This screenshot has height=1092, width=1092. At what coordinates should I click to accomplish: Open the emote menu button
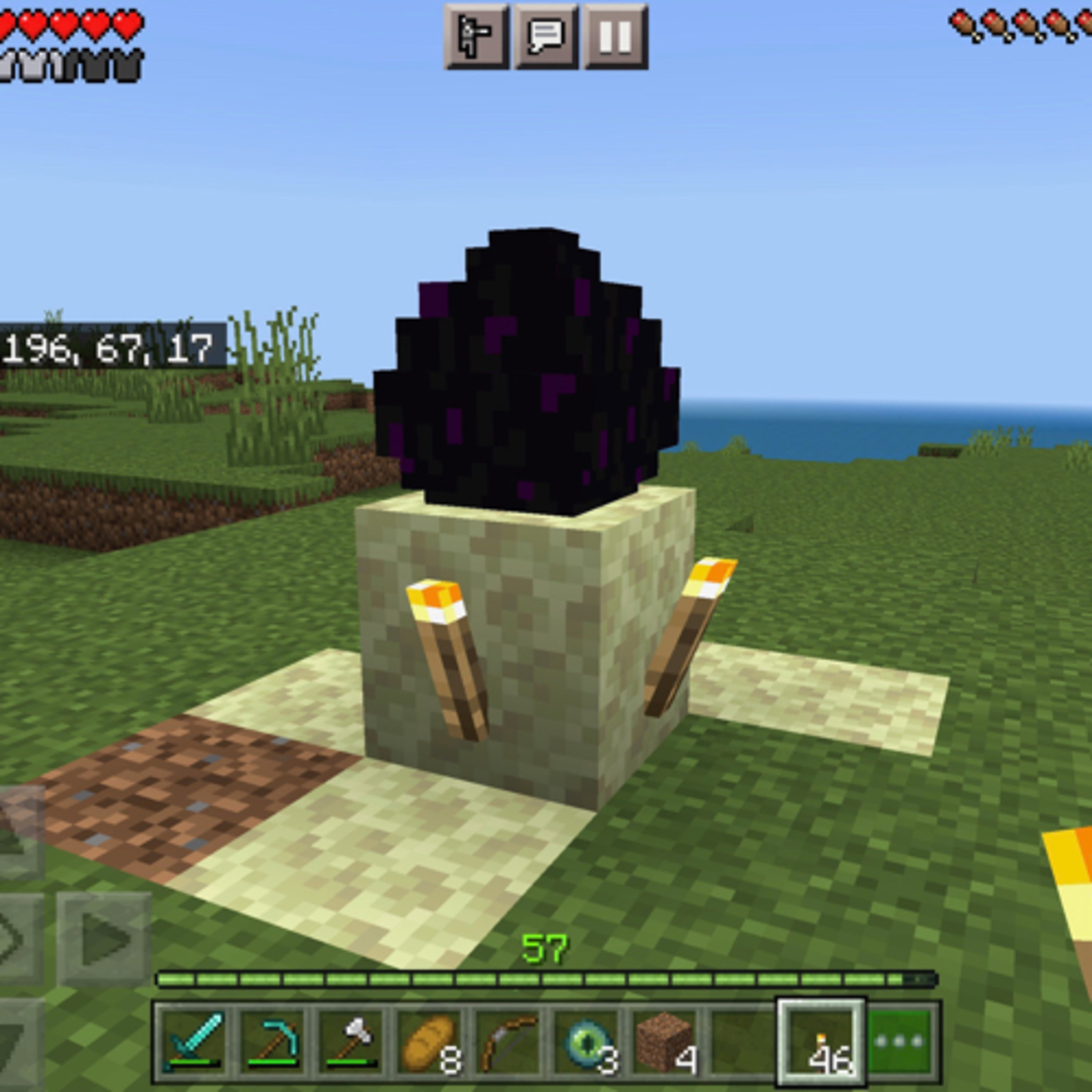pyautogui.click(x=476, y=37)
